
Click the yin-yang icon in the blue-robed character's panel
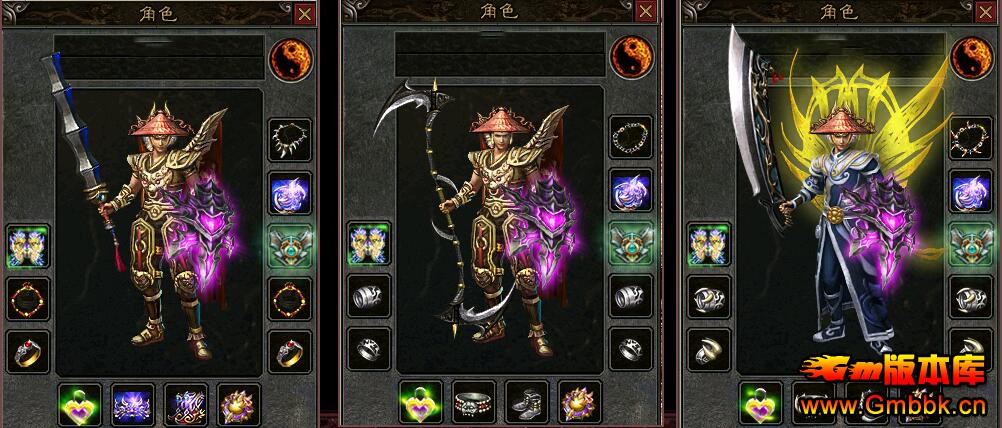[x=970, y=57]
